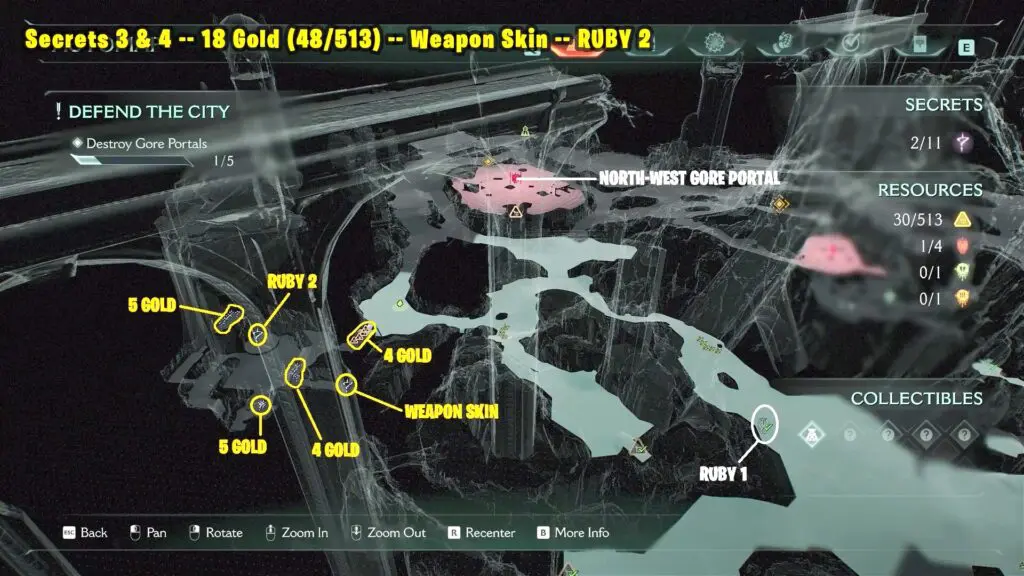Show More Info for the map
The width and height of the screenshot is (1024, 576).
tap(575, 532)
